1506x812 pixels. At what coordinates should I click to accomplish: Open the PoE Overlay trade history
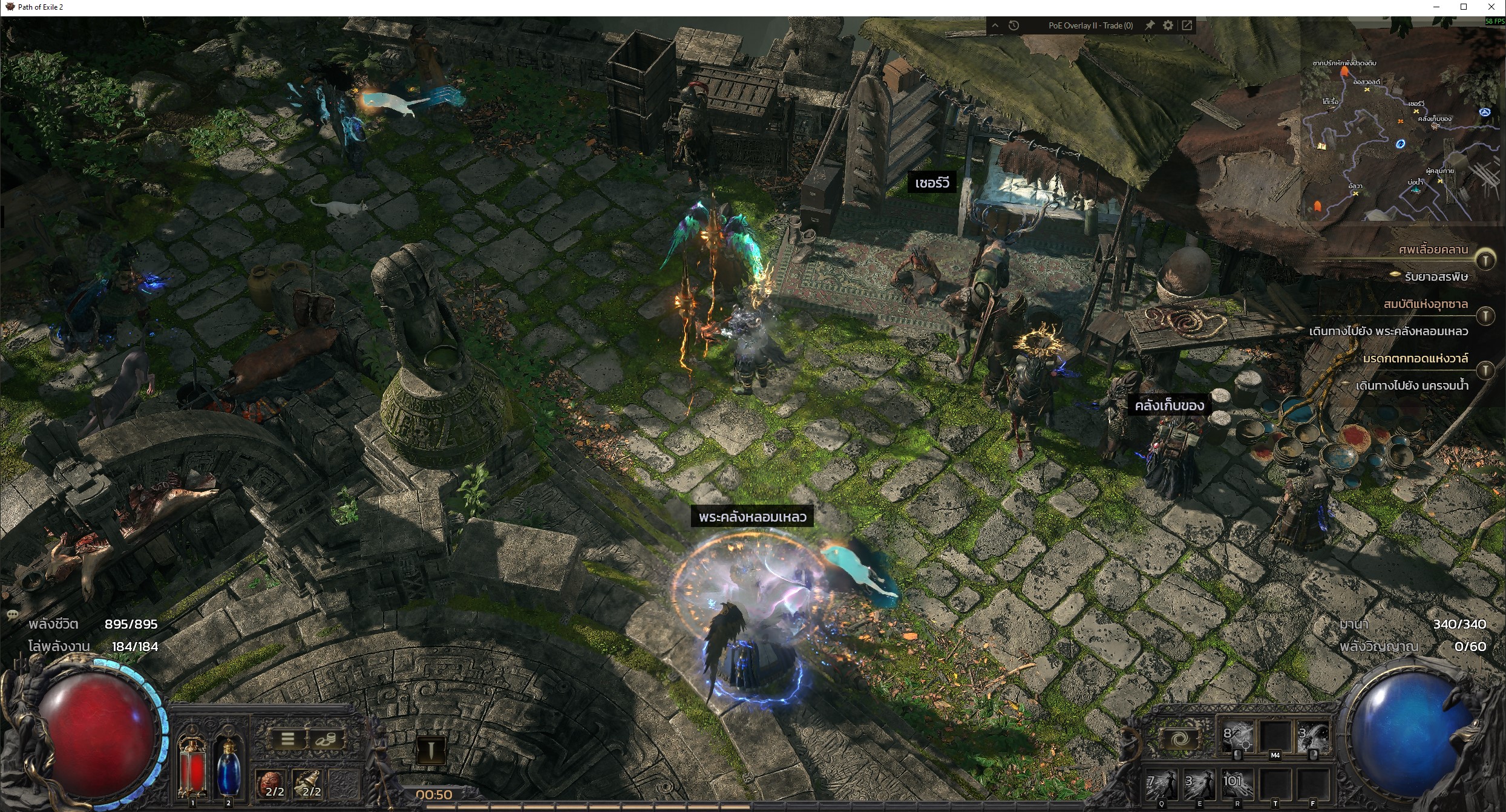point(1014,25)
